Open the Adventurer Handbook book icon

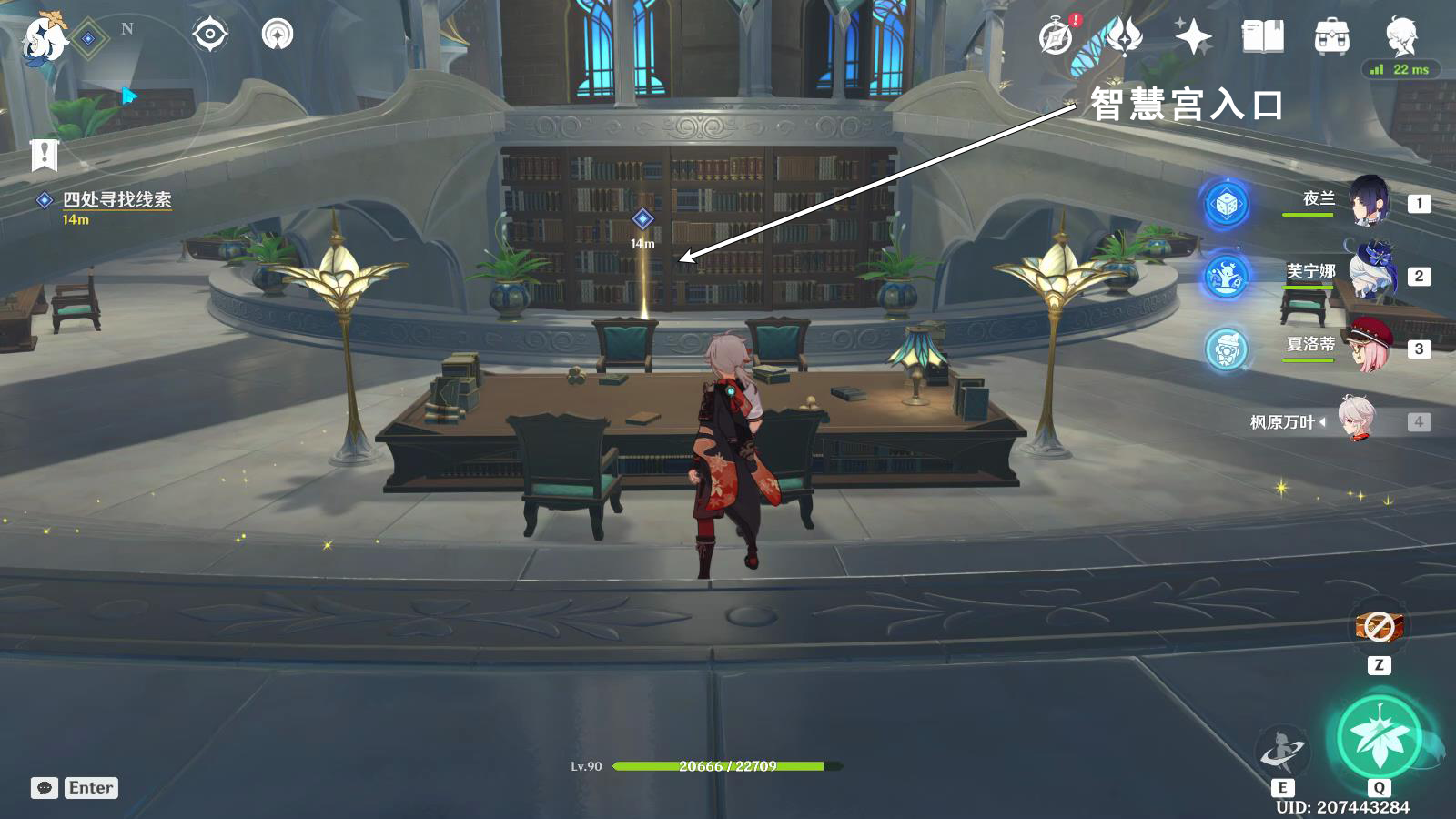(x=1263, y=37)
